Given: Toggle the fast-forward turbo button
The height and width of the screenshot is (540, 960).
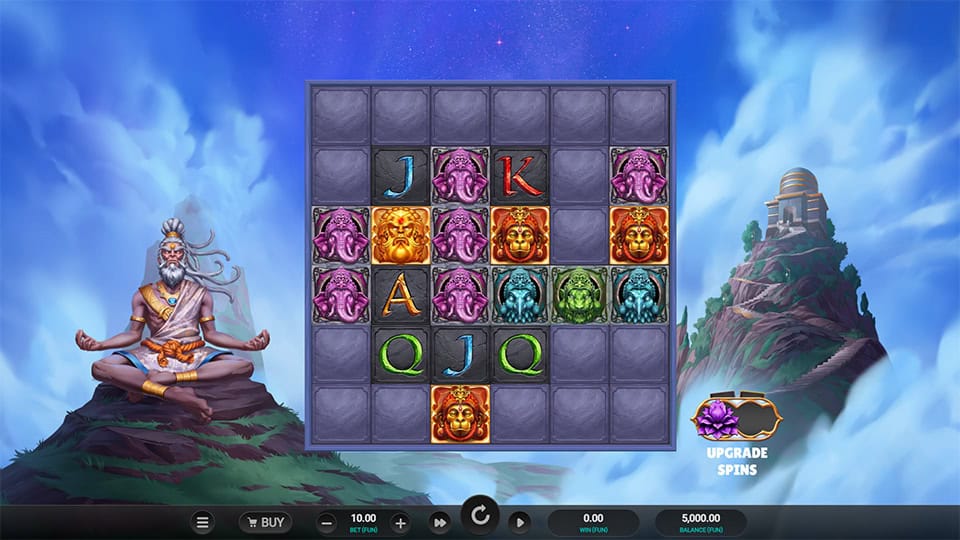Looking at the screenshot, I should pos(440,522).
